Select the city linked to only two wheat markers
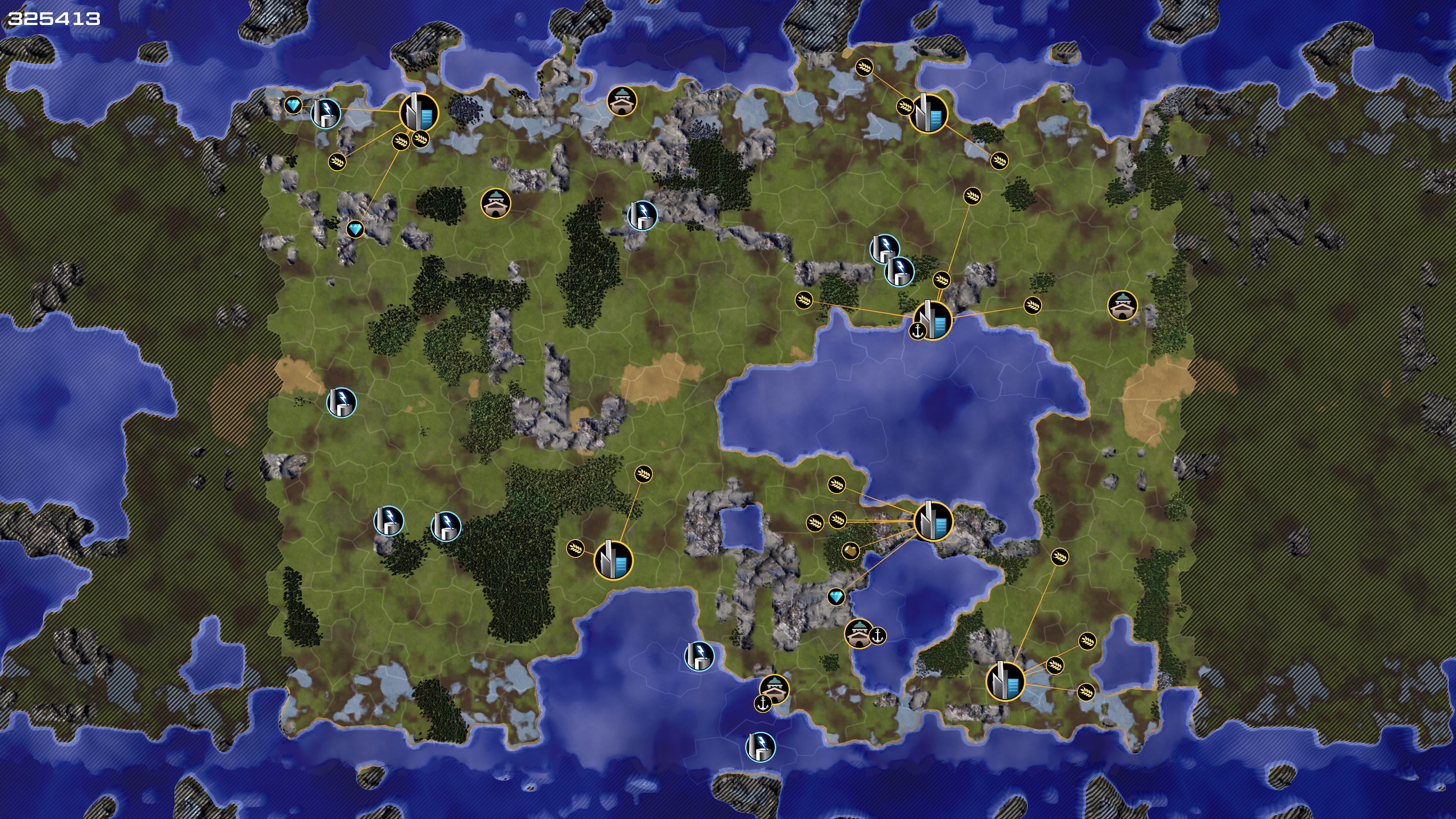Screen dimensions: 1456x819 (613, 560)
